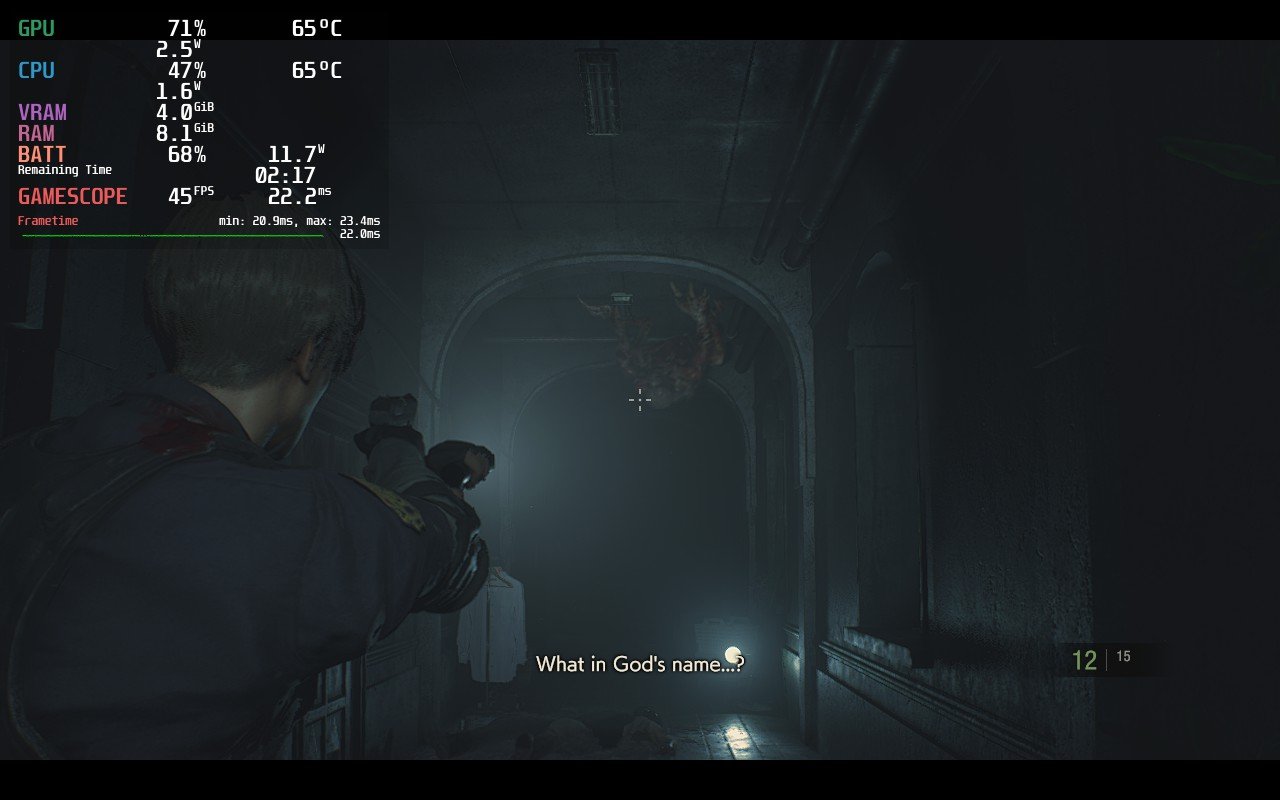Click the GAMESCOPE FPS label
This screenshot has width=1280, height=800.
point(72,196)
